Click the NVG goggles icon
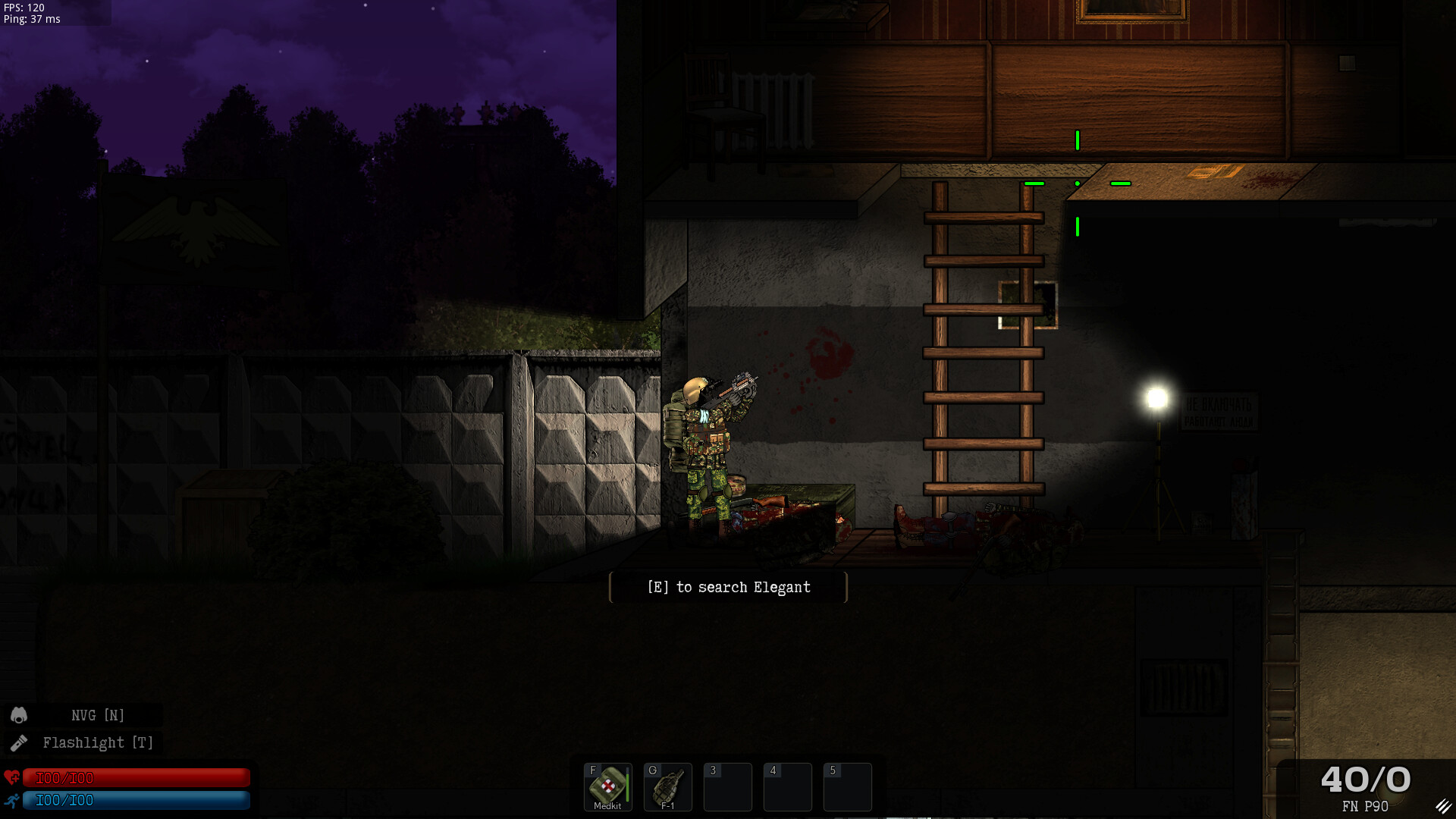This screenshot has width=1456, height=819. [x=18, y=714]
